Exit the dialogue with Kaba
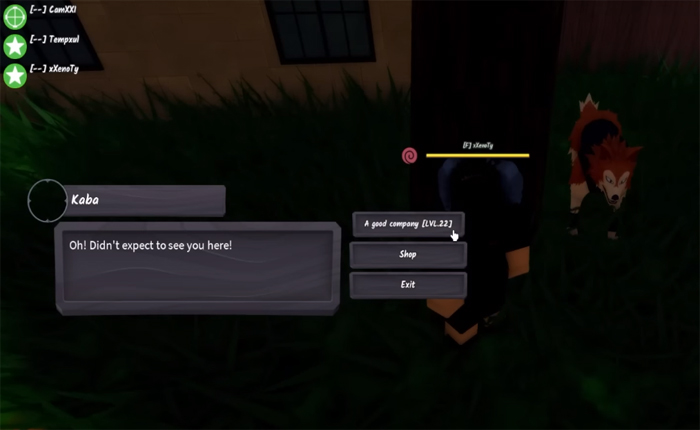Screen dimensions: 700x430 tap(408, 285)
